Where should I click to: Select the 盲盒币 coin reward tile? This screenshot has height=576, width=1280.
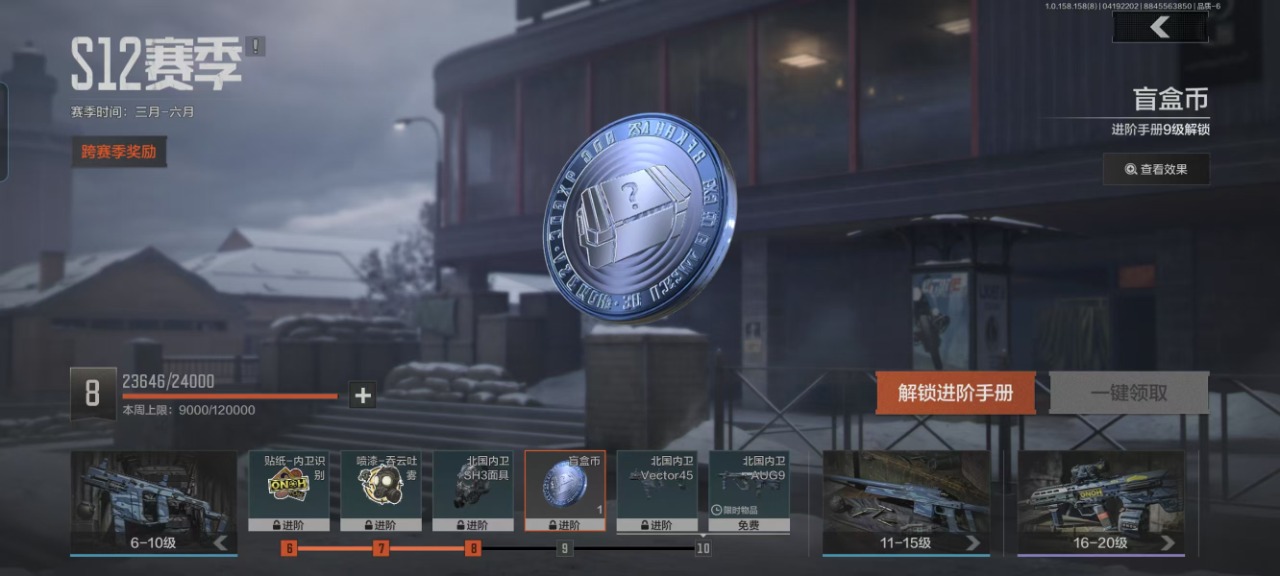click(x=564, y=490)
